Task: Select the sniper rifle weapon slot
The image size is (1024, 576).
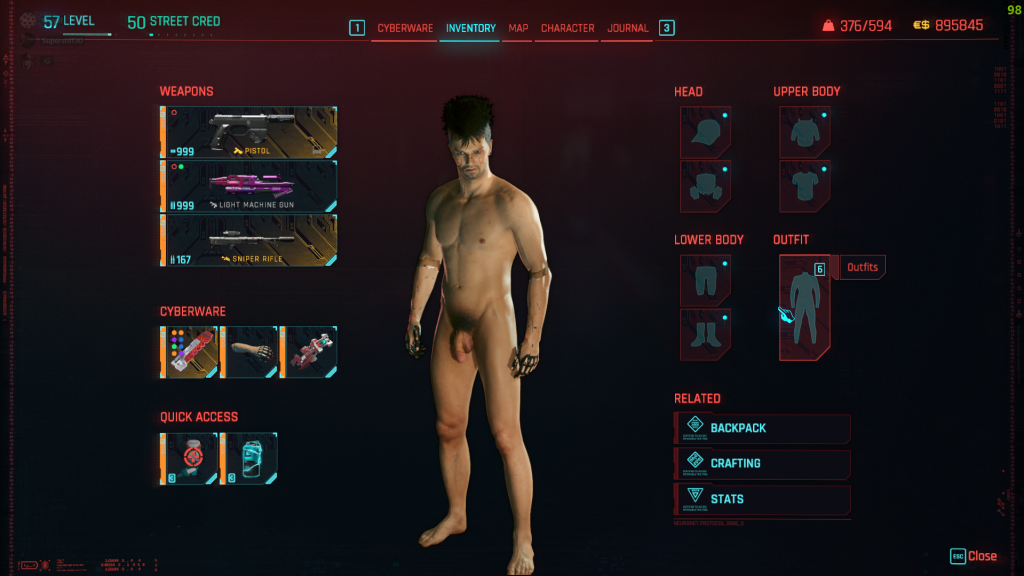Action: coord(249,240)
